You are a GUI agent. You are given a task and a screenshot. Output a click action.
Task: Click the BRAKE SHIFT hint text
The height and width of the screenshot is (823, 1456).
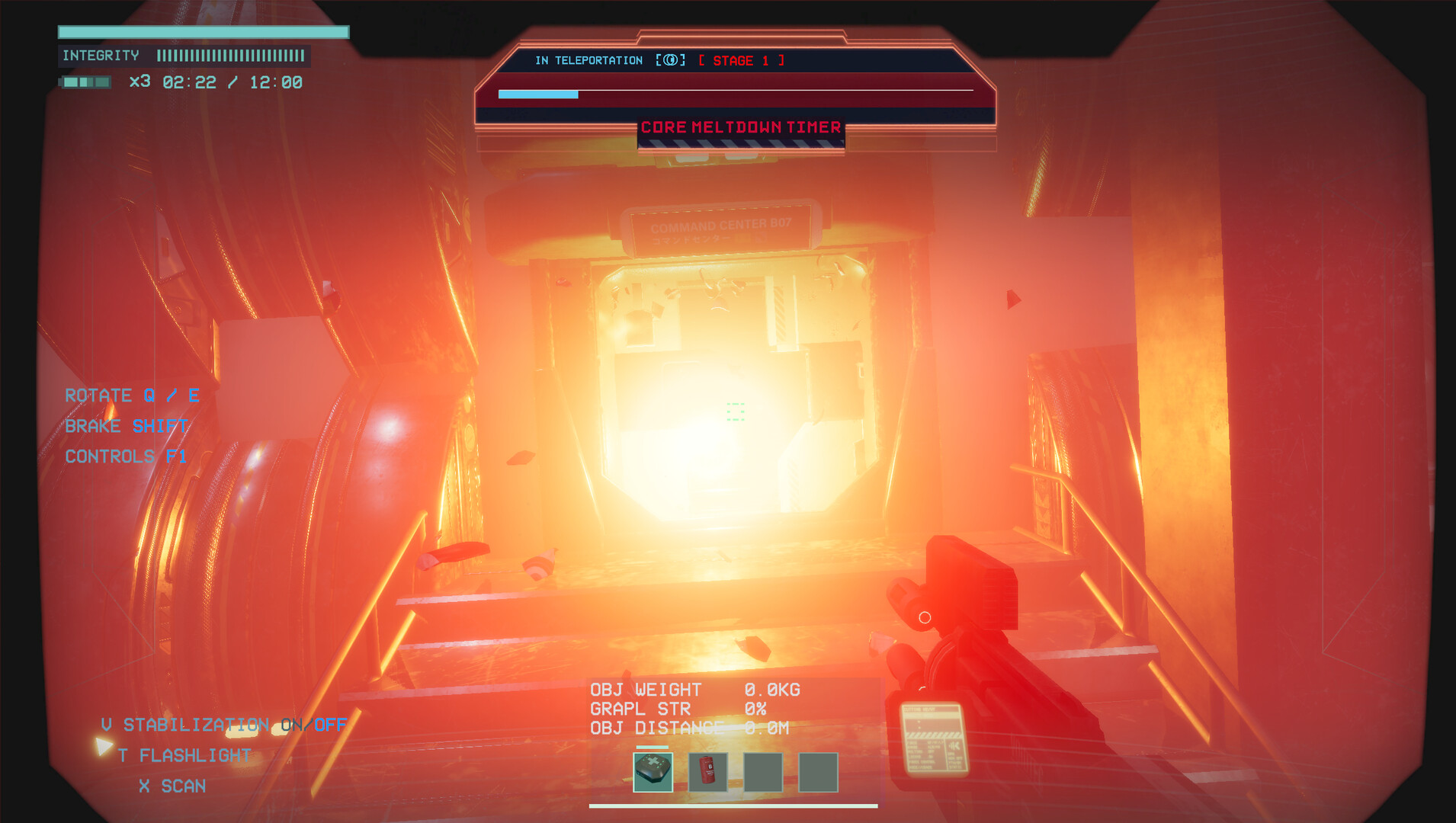click(127, 426)
